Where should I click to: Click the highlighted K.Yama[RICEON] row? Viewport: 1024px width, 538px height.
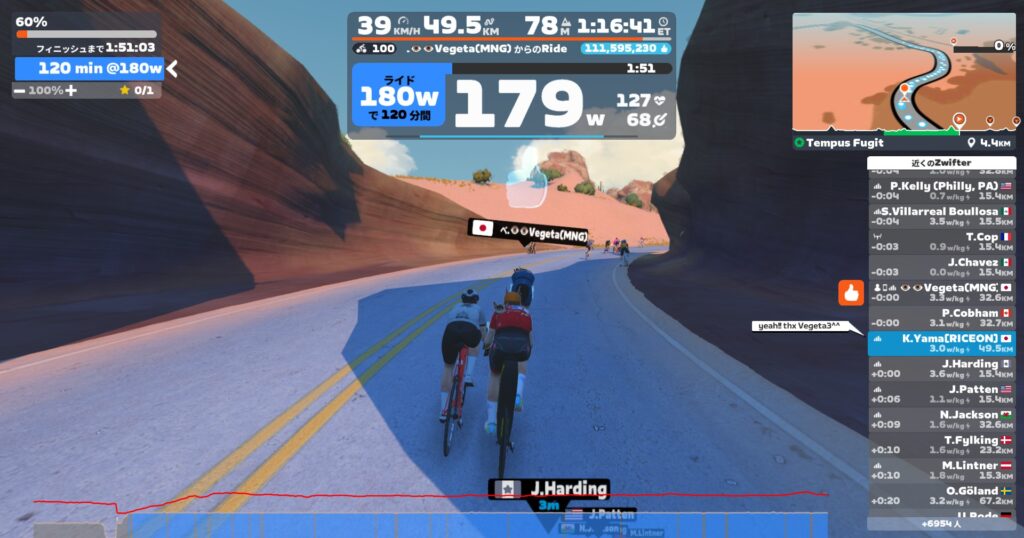941,343
